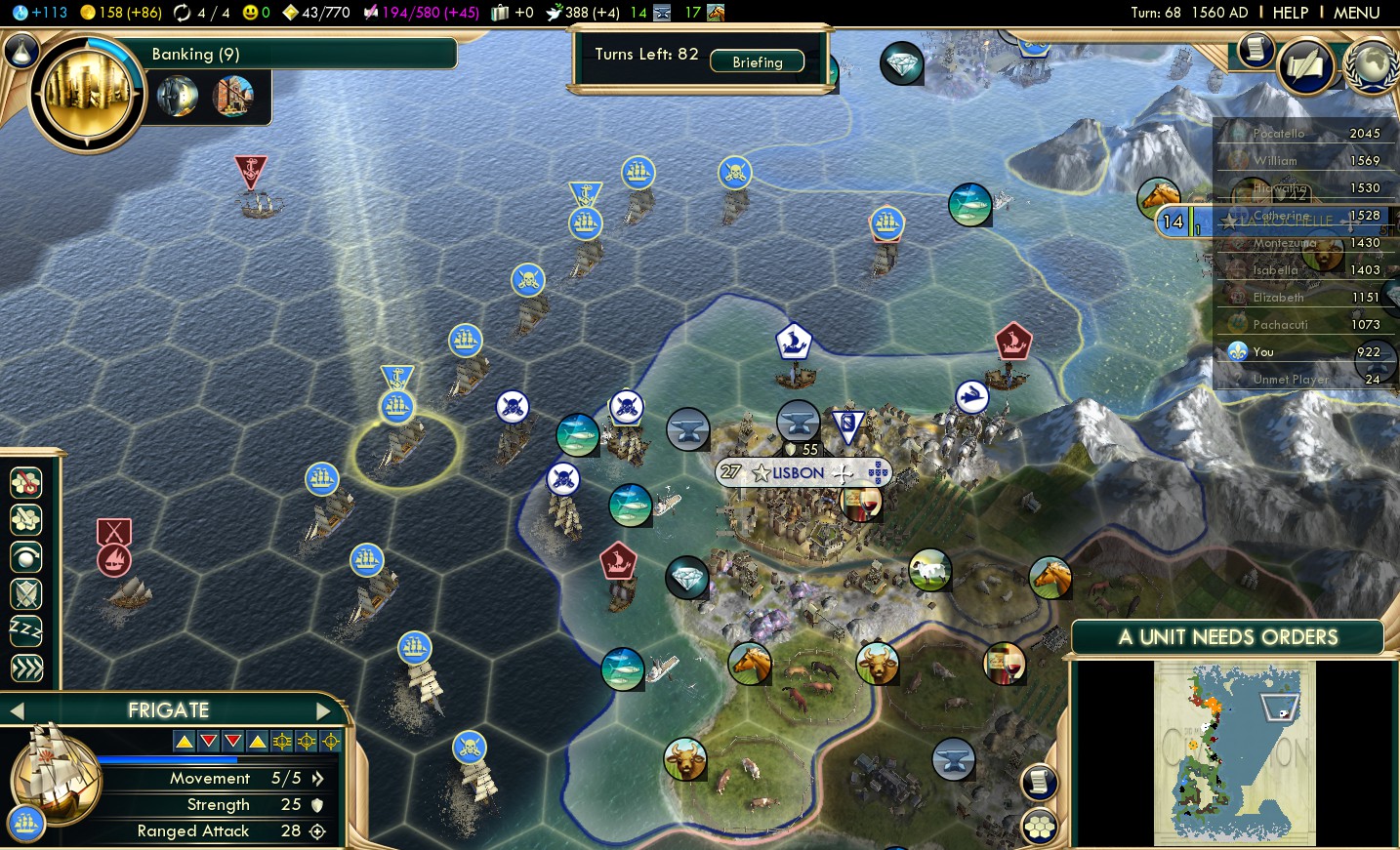
Task: Open the HELP menu
Action: (x=1290, y=13)
